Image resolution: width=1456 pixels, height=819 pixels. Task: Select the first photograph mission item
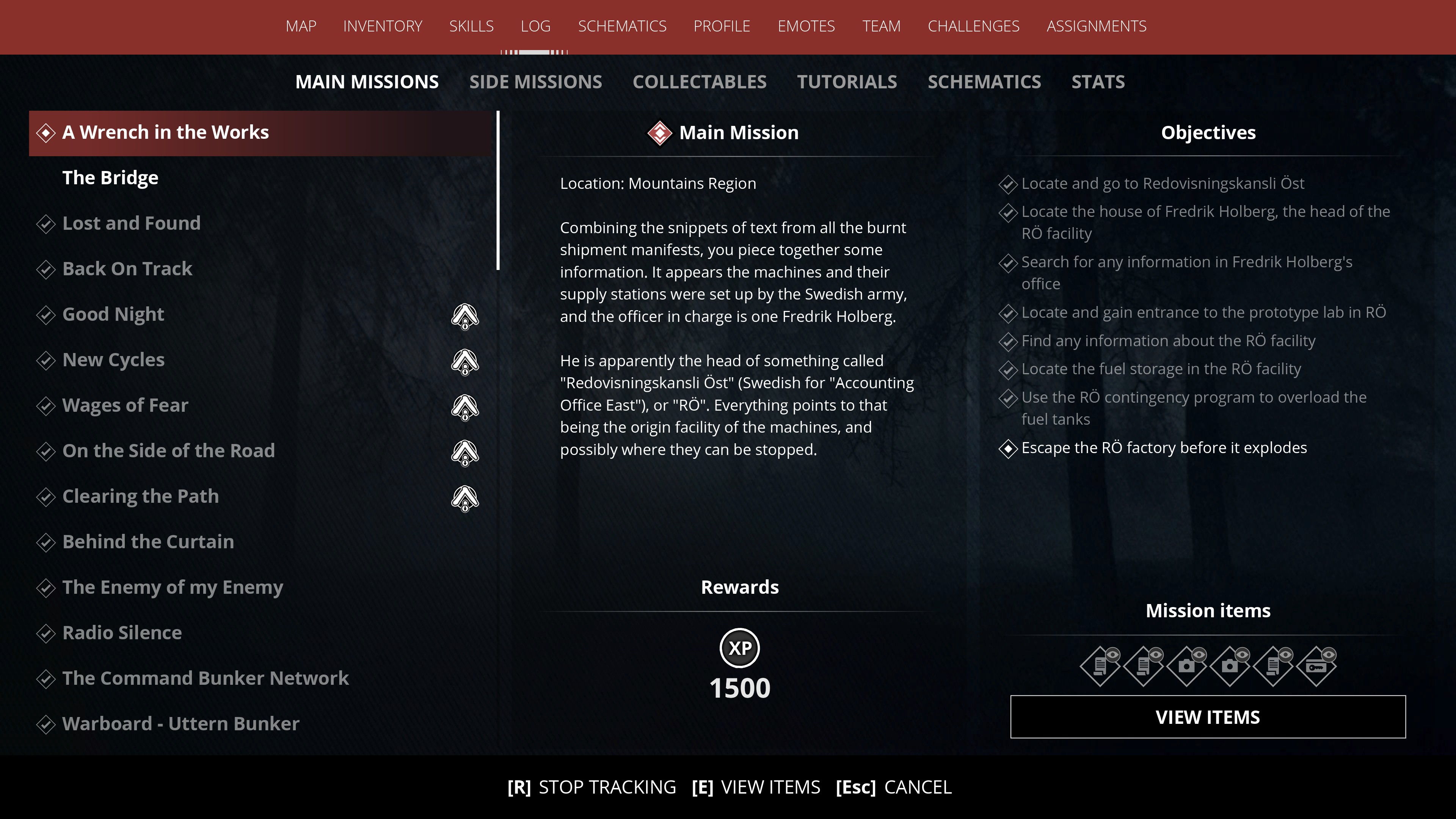pos(1187,667)
